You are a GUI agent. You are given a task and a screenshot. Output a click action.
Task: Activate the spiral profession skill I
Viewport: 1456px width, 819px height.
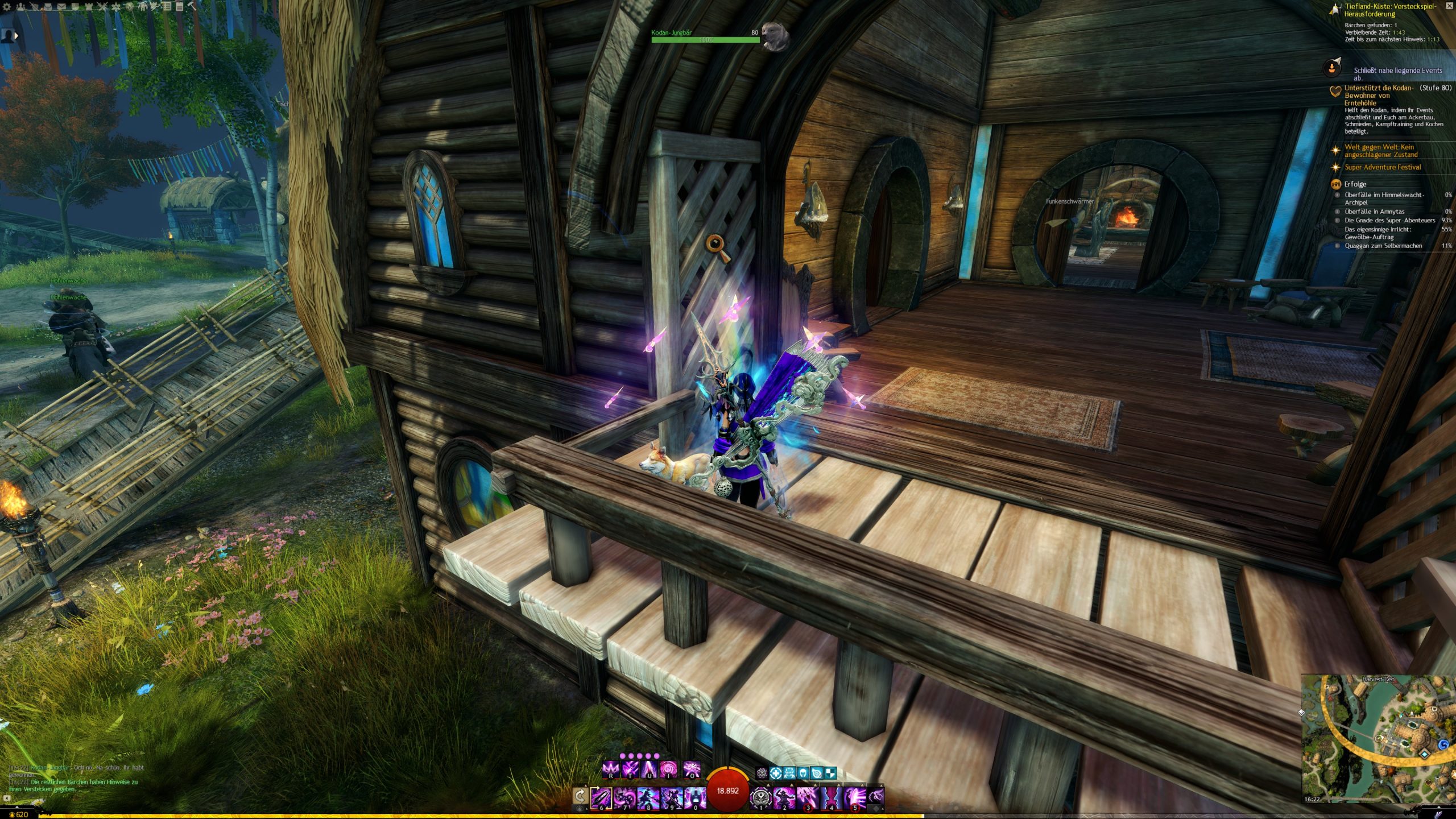(x=668, y=770)
